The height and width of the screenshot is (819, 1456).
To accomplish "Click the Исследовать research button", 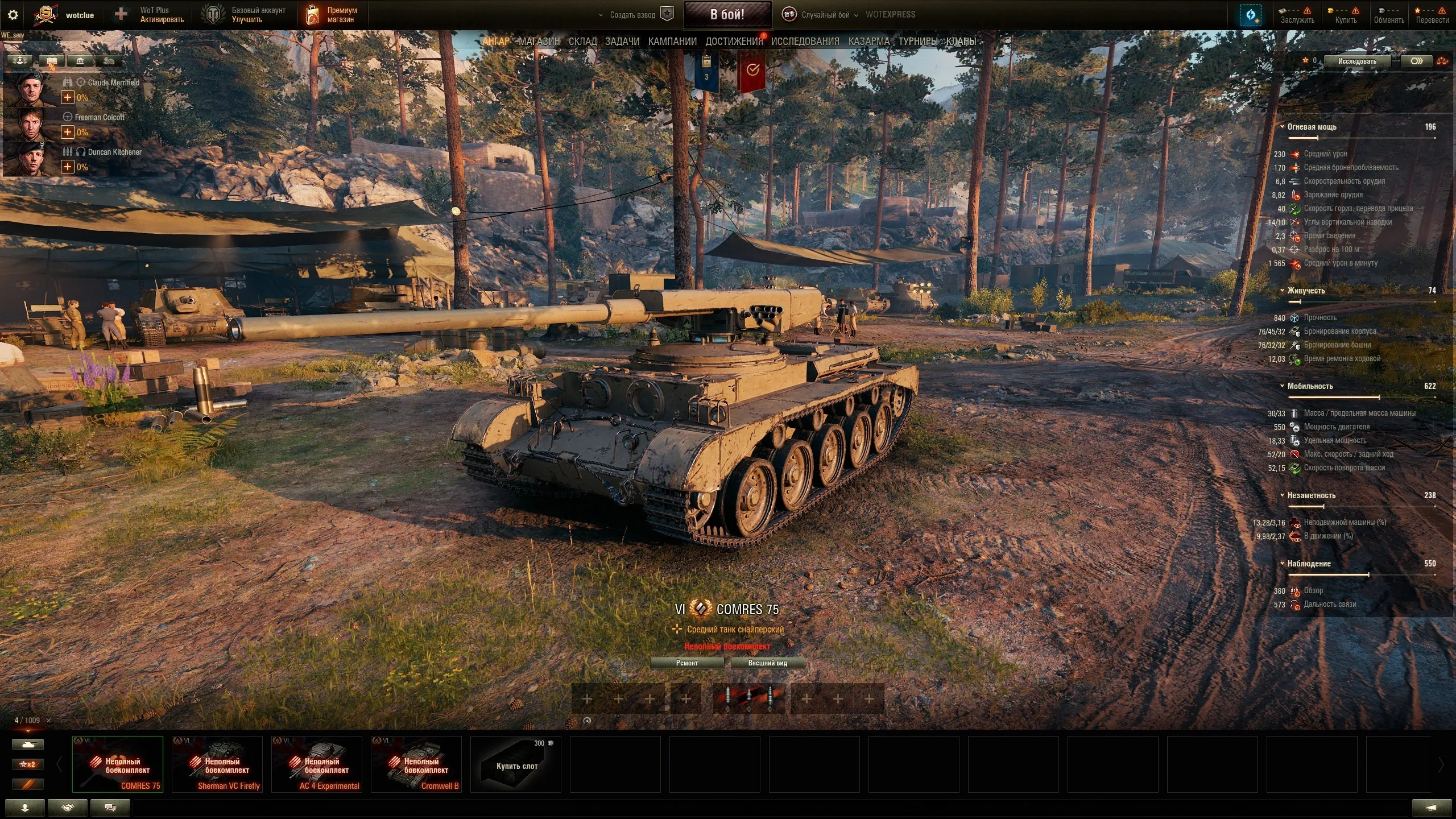I will 1357,61.
